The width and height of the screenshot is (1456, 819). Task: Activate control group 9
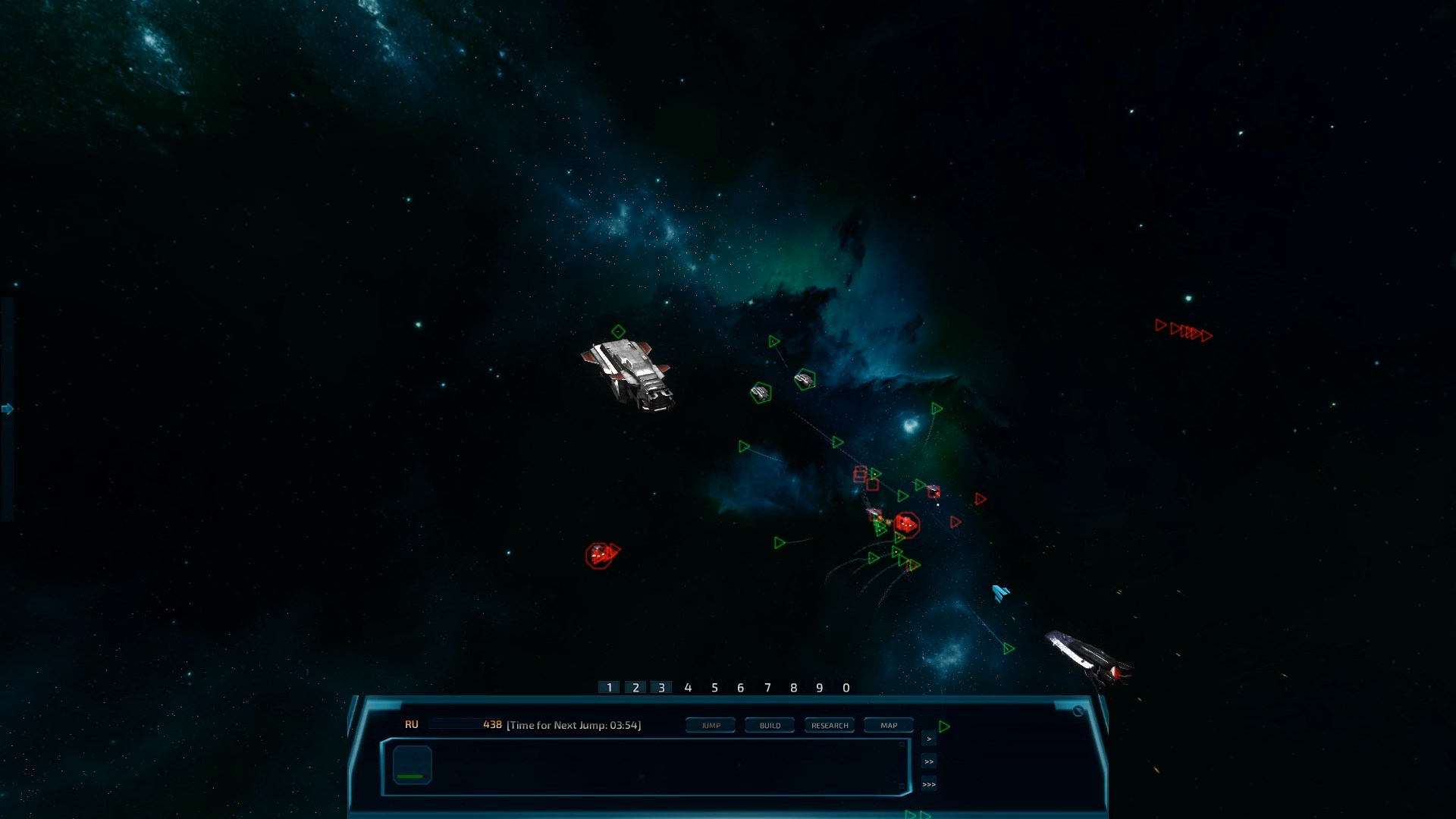820,688
